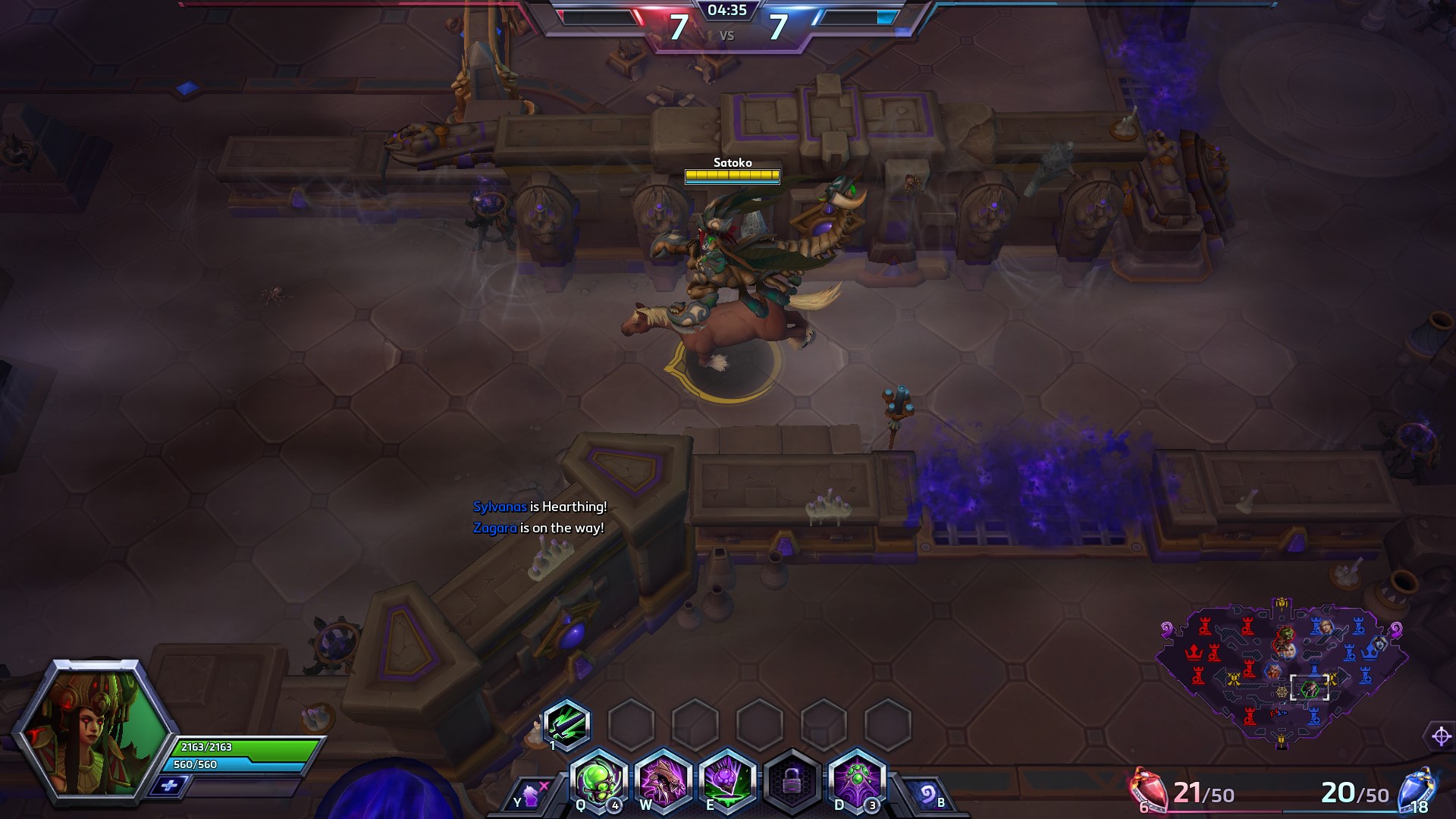Activate the Hearthstone recall button
This screenshot has height=819, width=1456.
pos(925,795)
